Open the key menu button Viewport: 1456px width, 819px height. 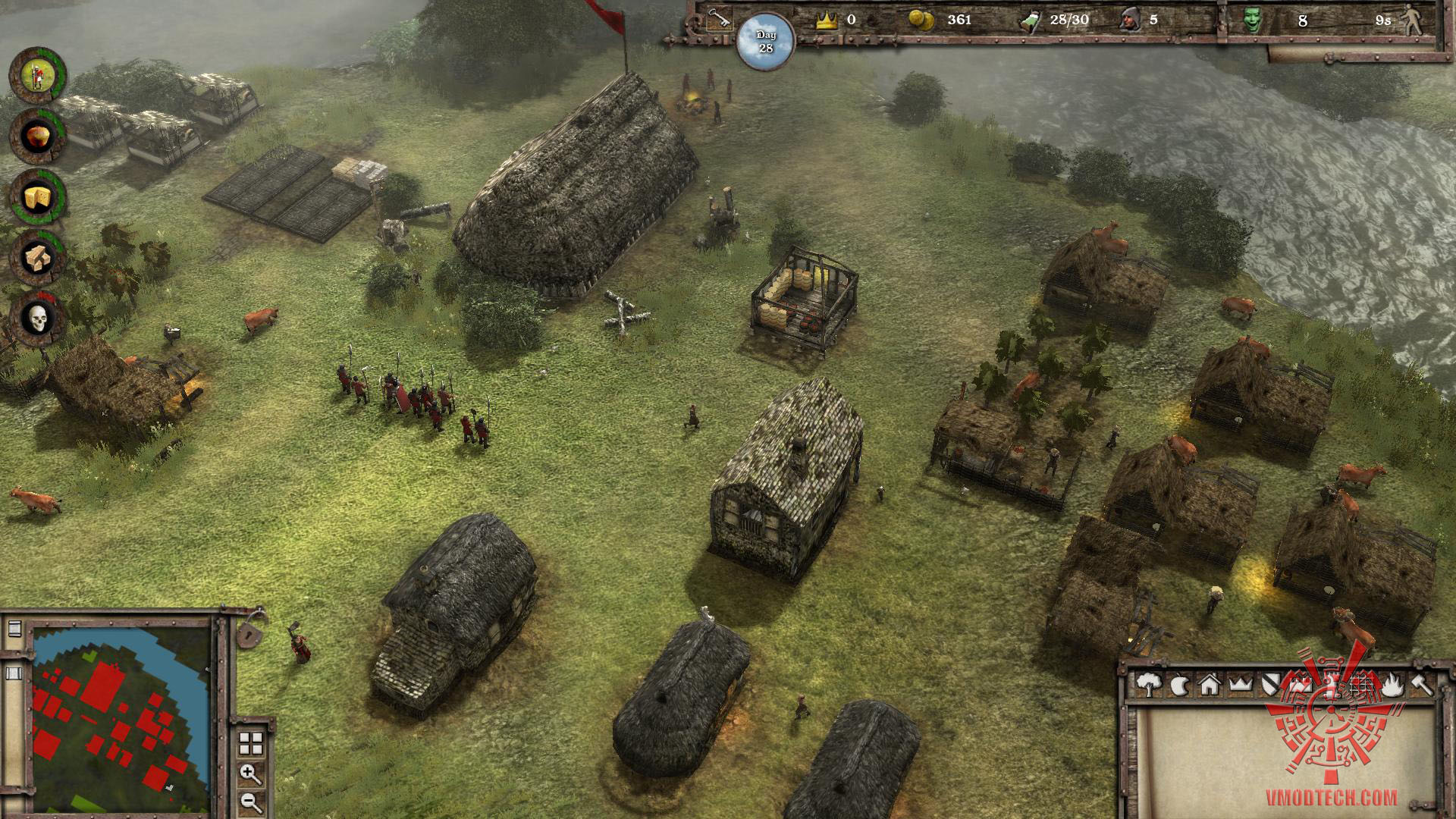tap(717, 20)
